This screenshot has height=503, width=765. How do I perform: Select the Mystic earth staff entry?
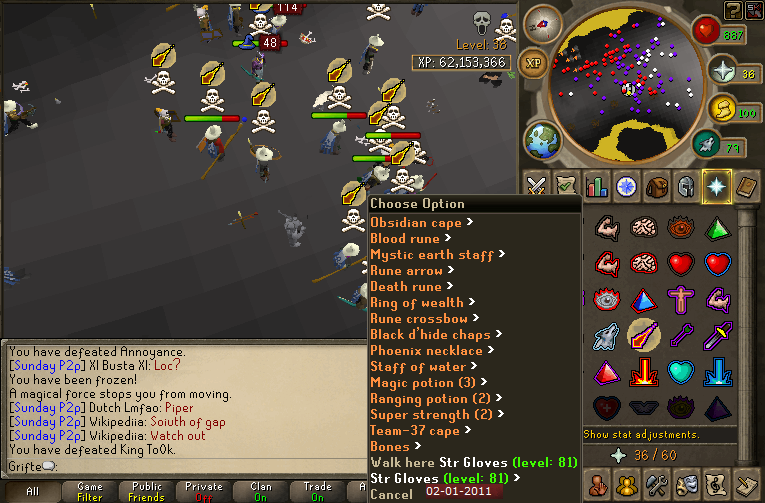tap(432, 255)
